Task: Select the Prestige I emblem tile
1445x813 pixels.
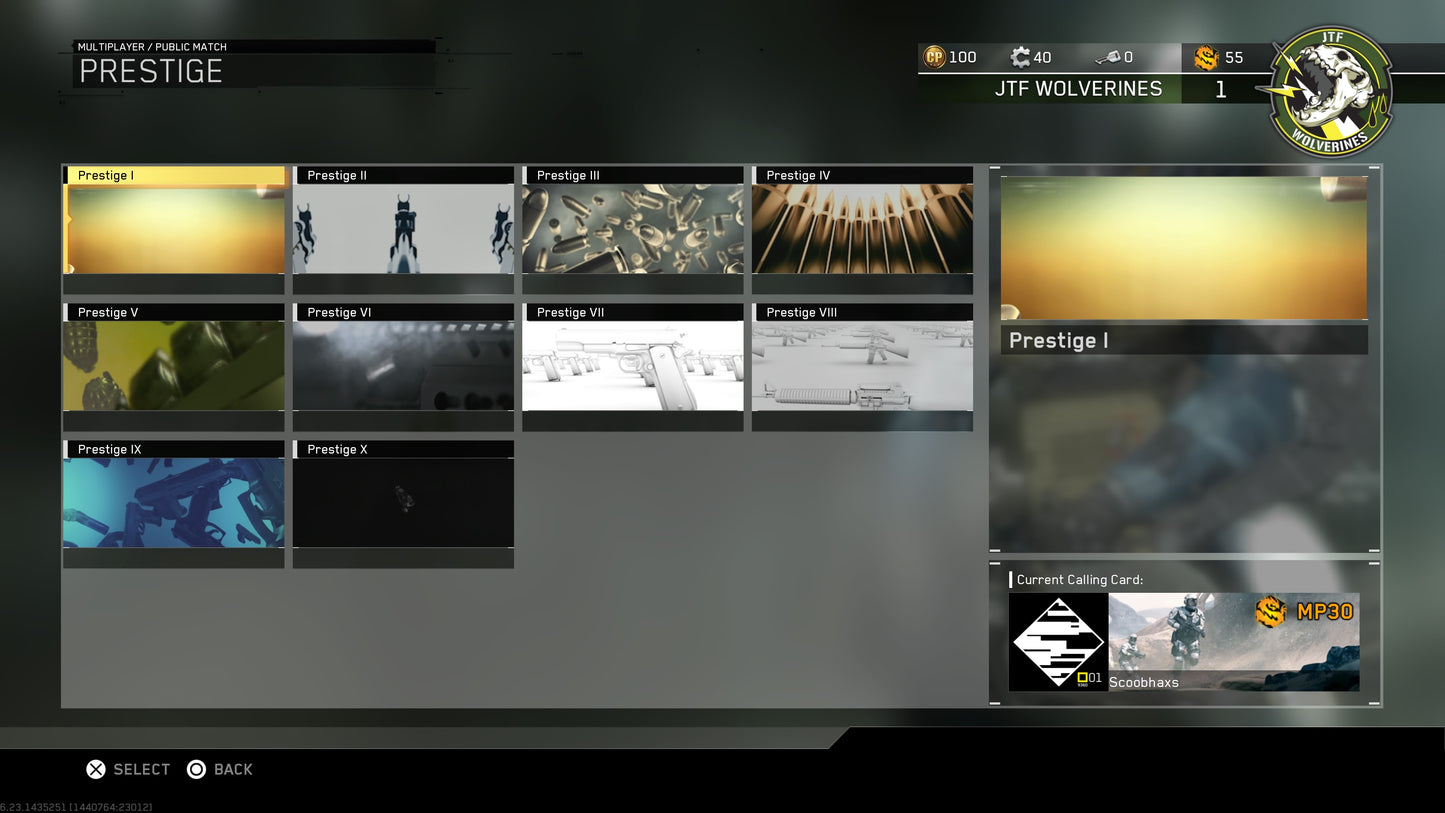Action: [173, 227]
